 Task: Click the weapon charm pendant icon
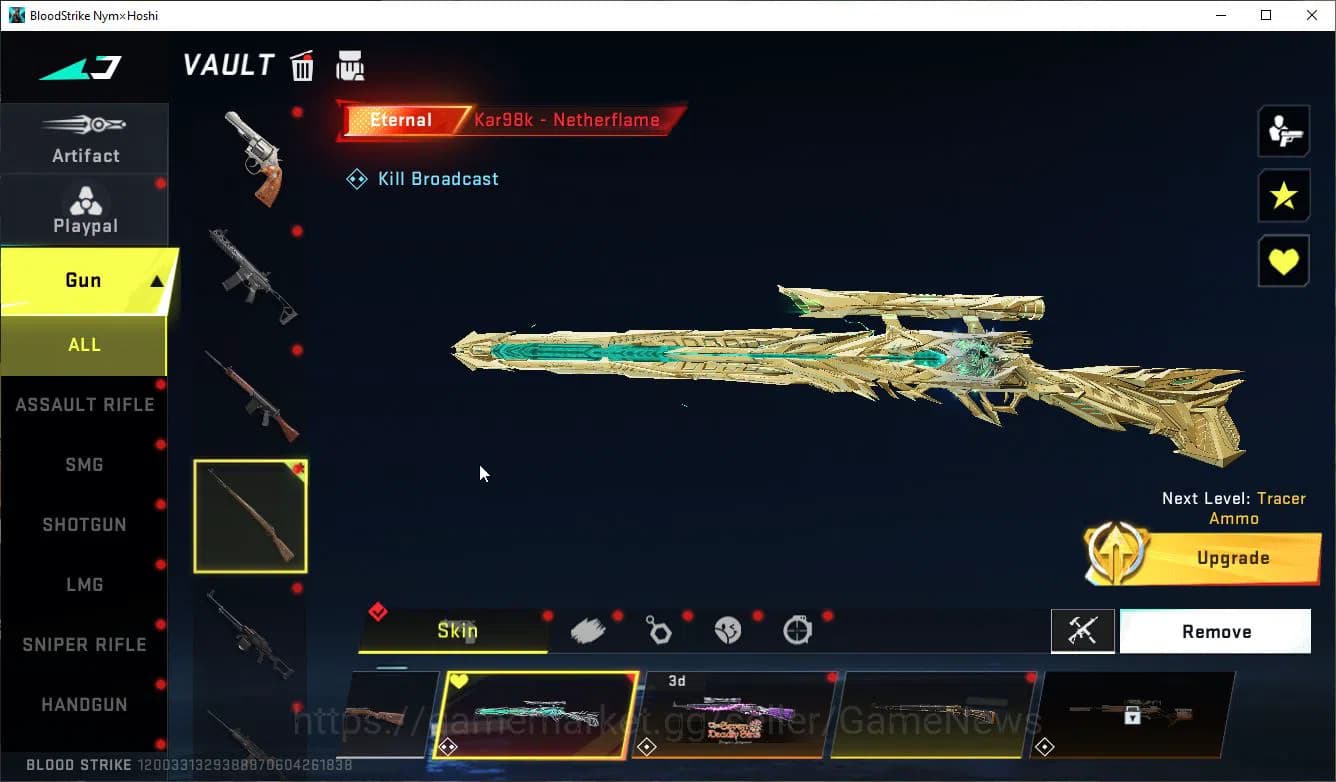659,629
